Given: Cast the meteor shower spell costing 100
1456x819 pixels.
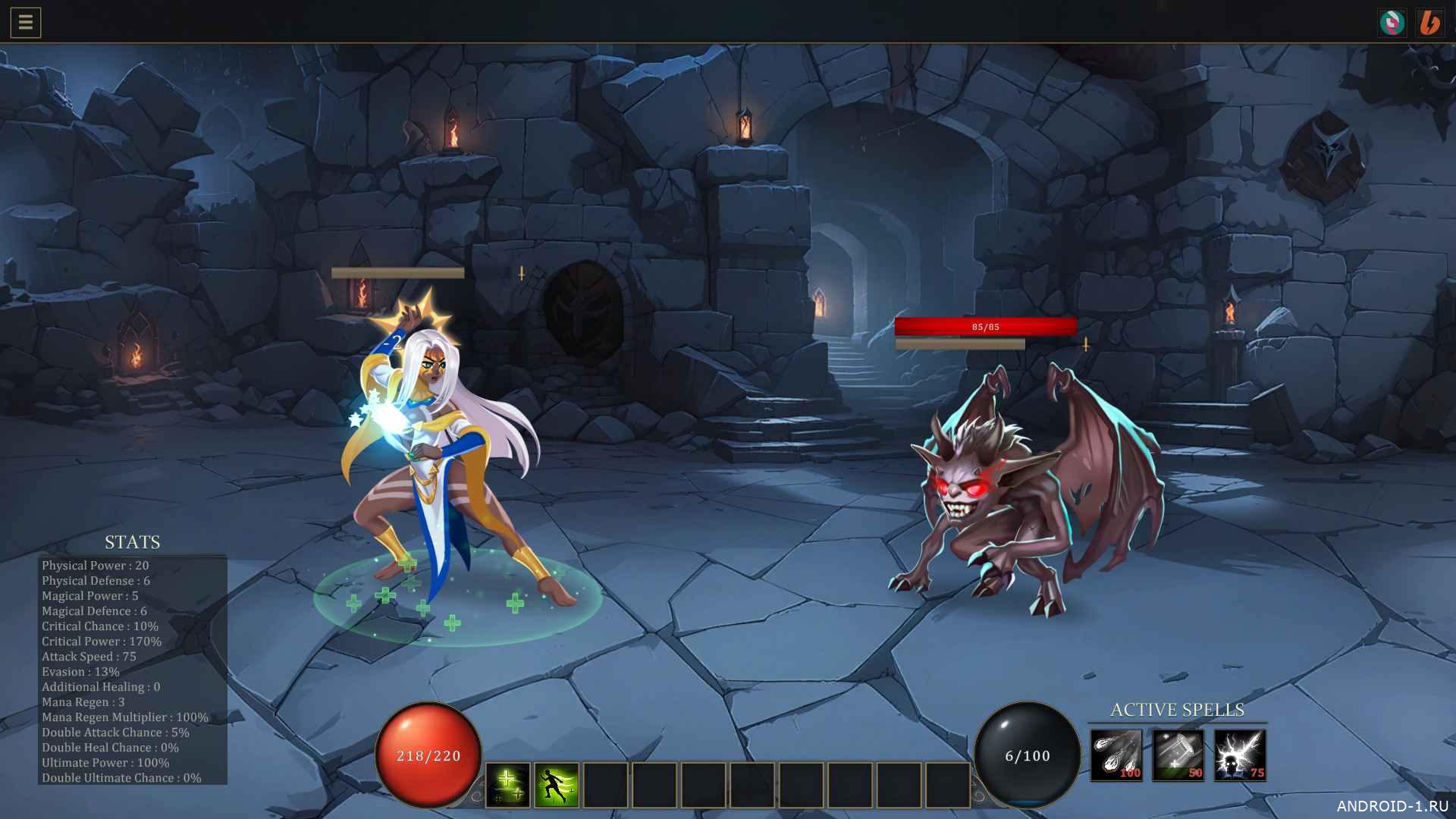Looking at the screenshot, I should 1116,755.
